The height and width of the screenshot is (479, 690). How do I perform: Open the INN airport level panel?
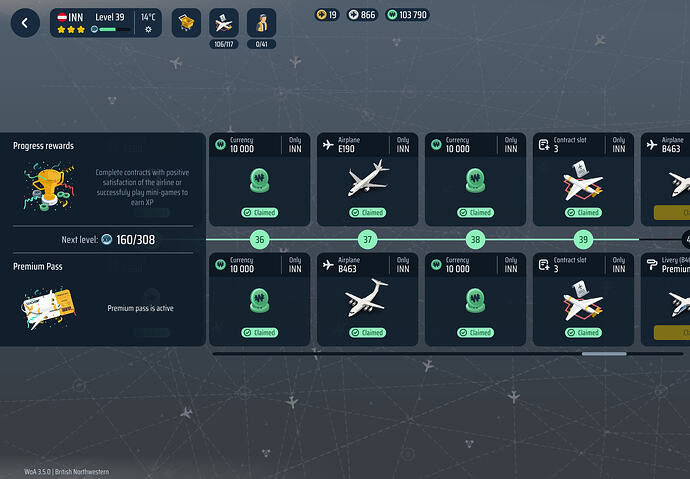(x=105, y=23)
